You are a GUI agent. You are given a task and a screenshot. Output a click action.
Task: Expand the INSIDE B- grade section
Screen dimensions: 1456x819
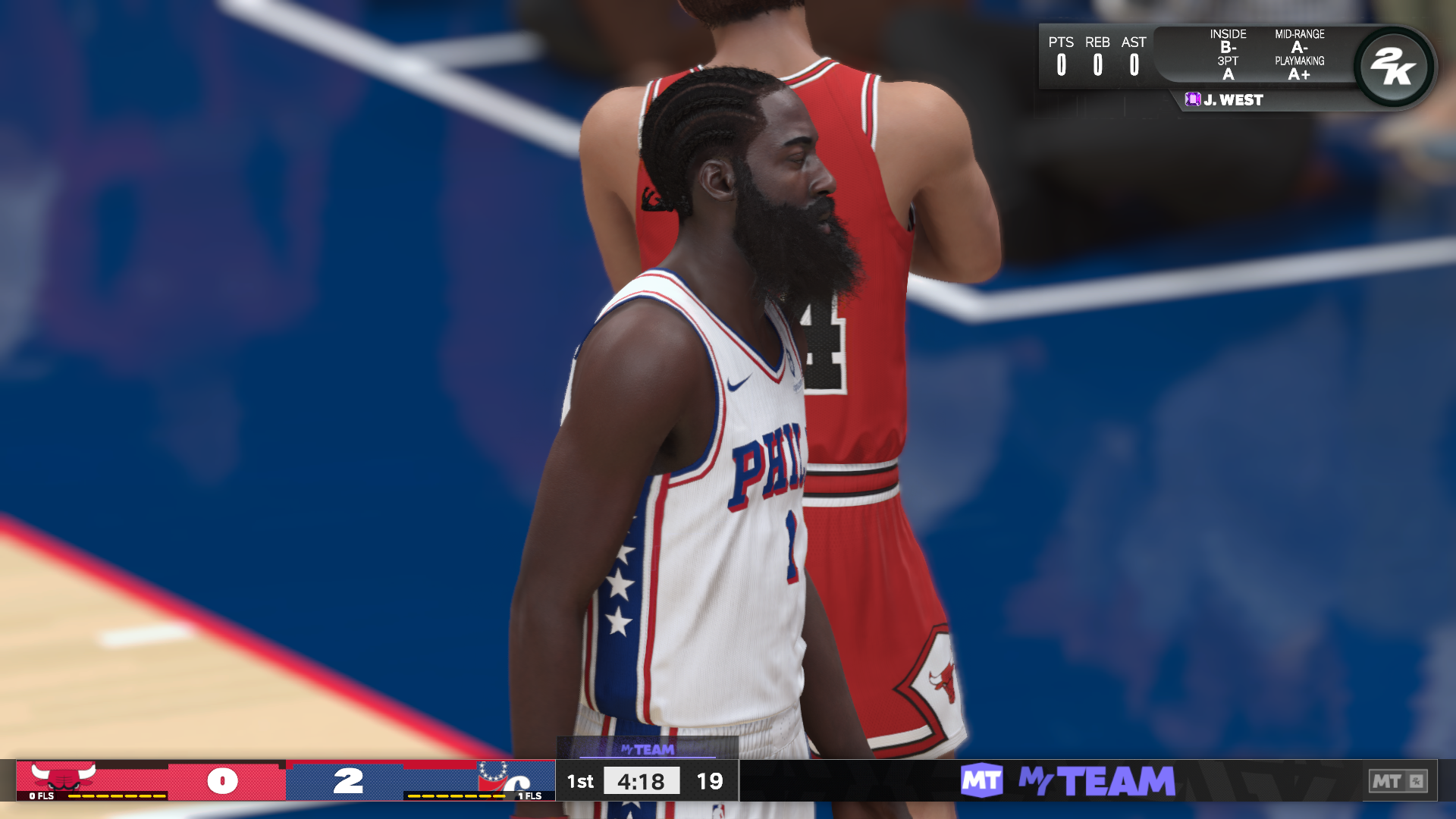(x=1229, y=42)
